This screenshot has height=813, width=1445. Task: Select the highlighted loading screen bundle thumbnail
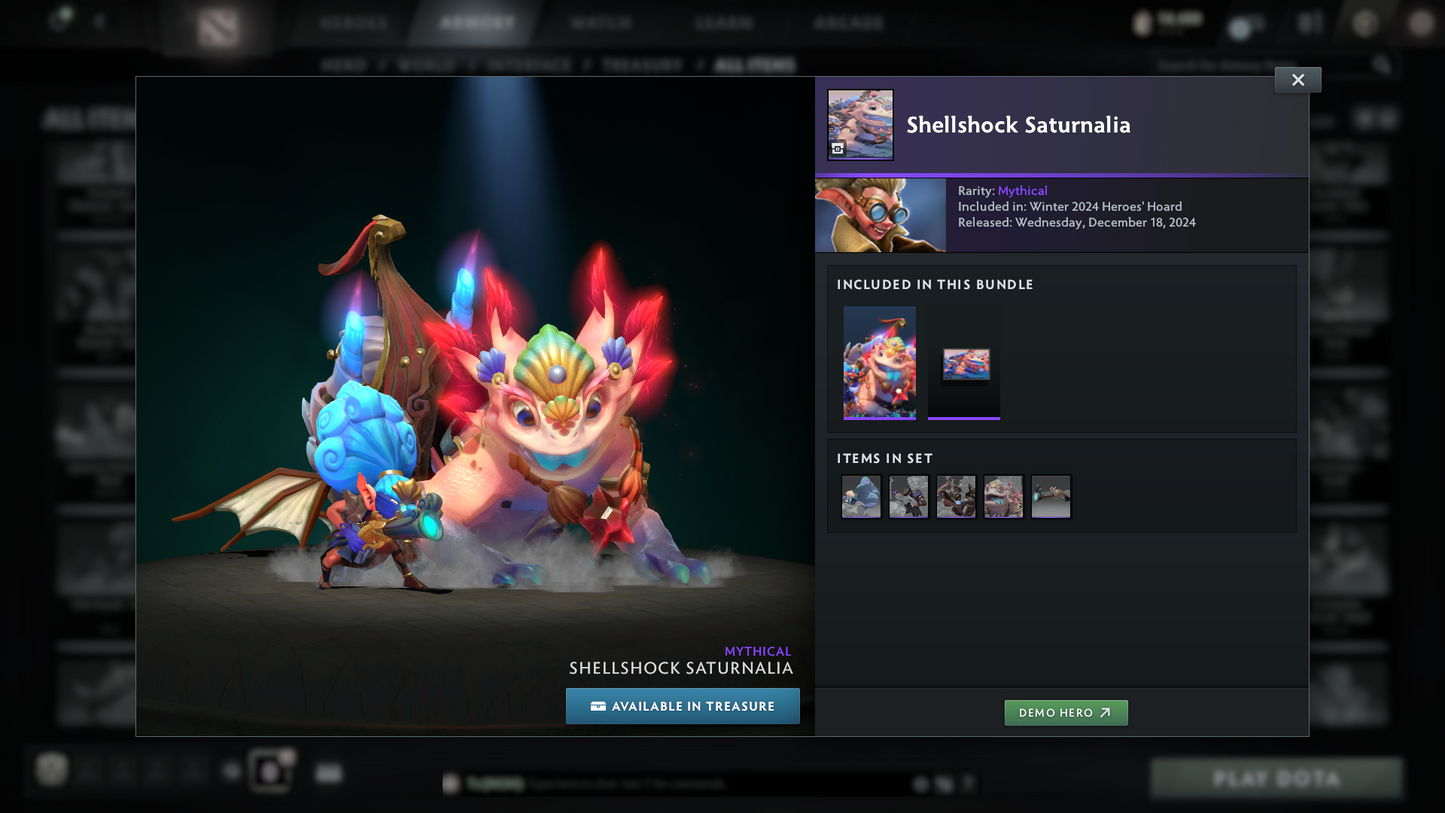coord(963,363)
